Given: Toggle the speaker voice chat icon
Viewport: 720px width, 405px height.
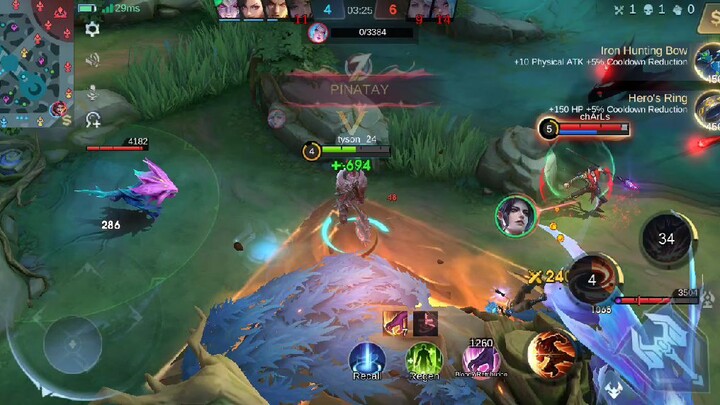Looking at the screenshot, I should [x=93, y=60].
